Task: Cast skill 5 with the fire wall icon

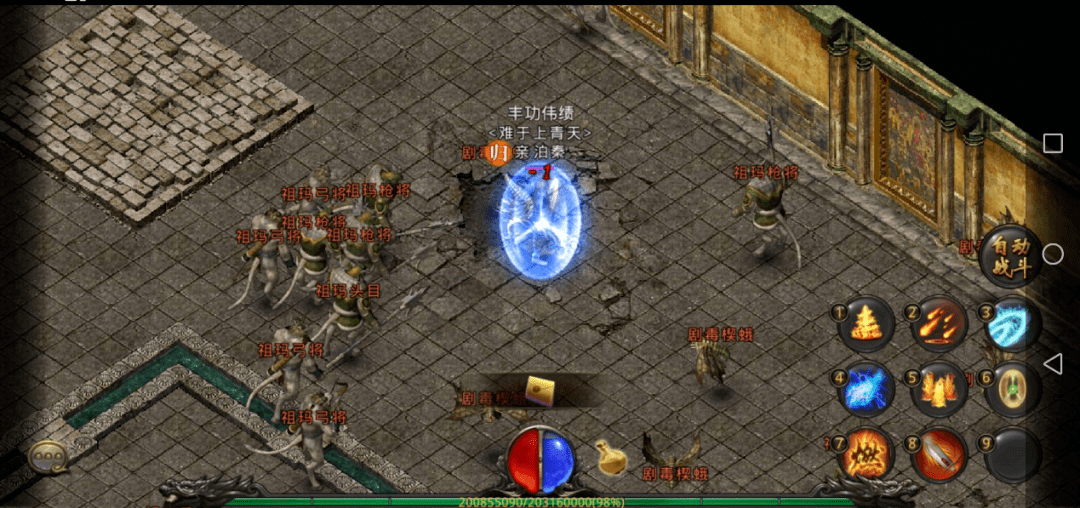Action: pyautogui.click(x=938, y=389)
